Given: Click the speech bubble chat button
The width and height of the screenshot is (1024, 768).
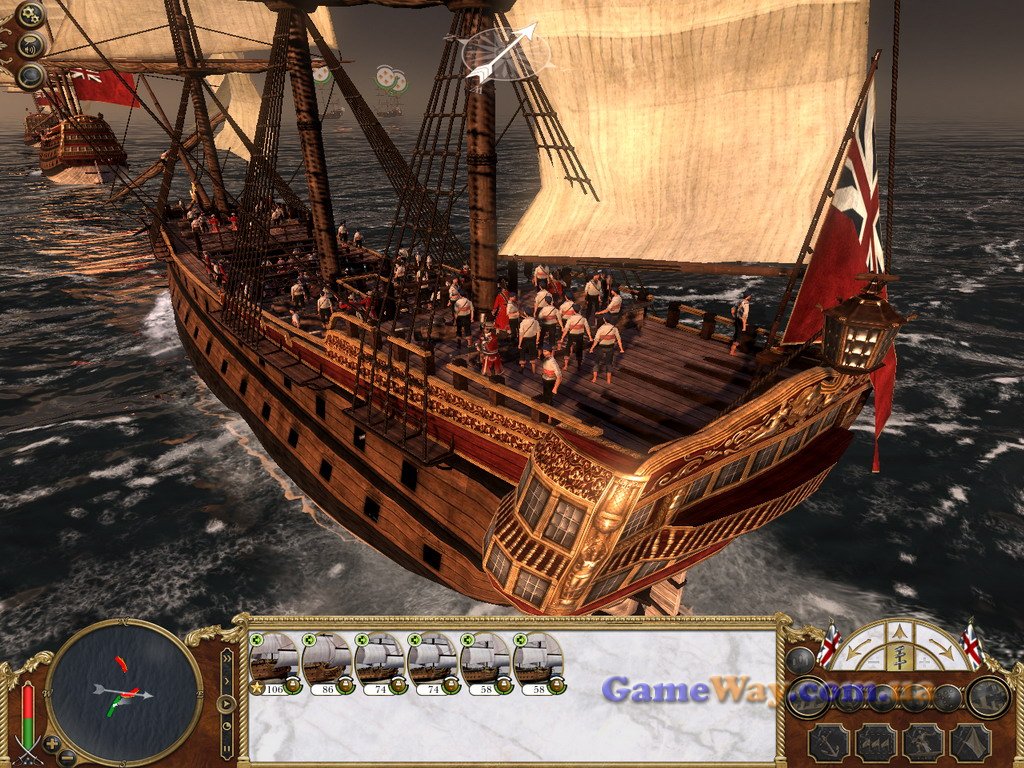Looking at the screenshot, I should tap(31, 45).
